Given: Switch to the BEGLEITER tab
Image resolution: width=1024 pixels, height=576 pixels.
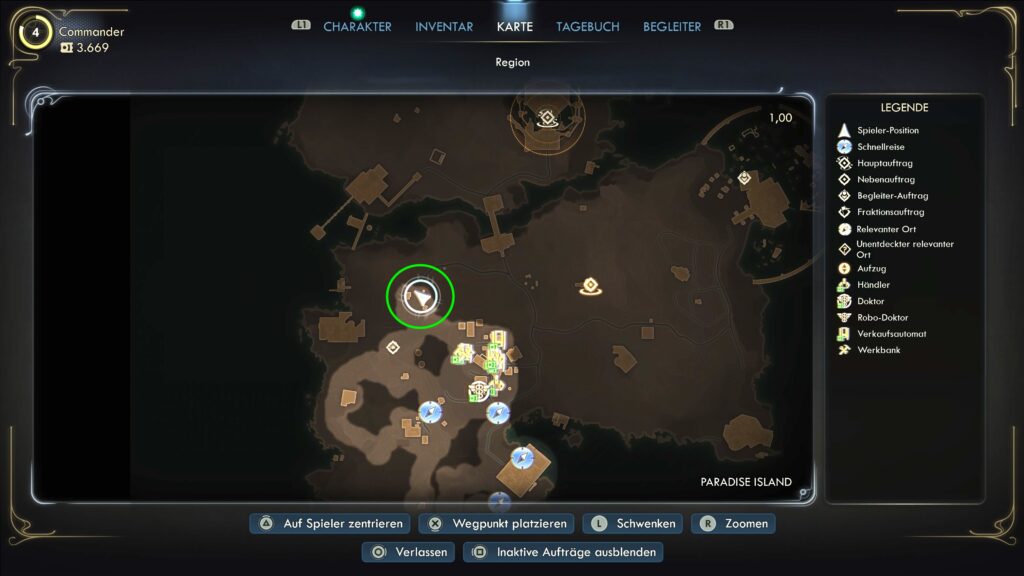Looking at the screenshot, I should pos(672,27).
